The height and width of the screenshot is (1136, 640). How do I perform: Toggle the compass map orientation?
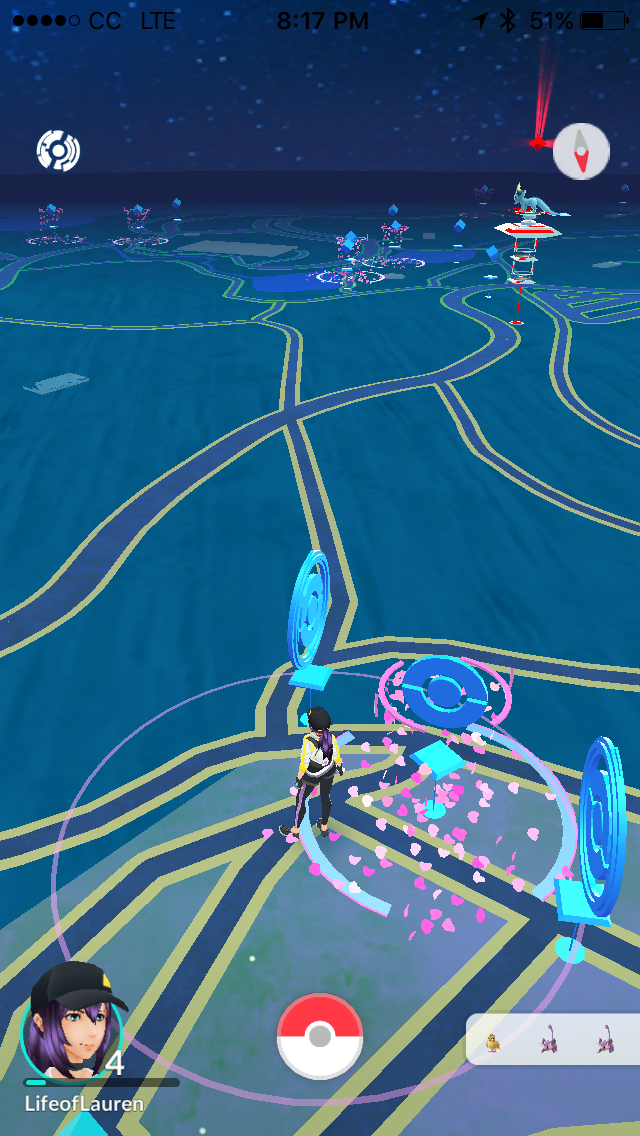click(x=581, y=152)
